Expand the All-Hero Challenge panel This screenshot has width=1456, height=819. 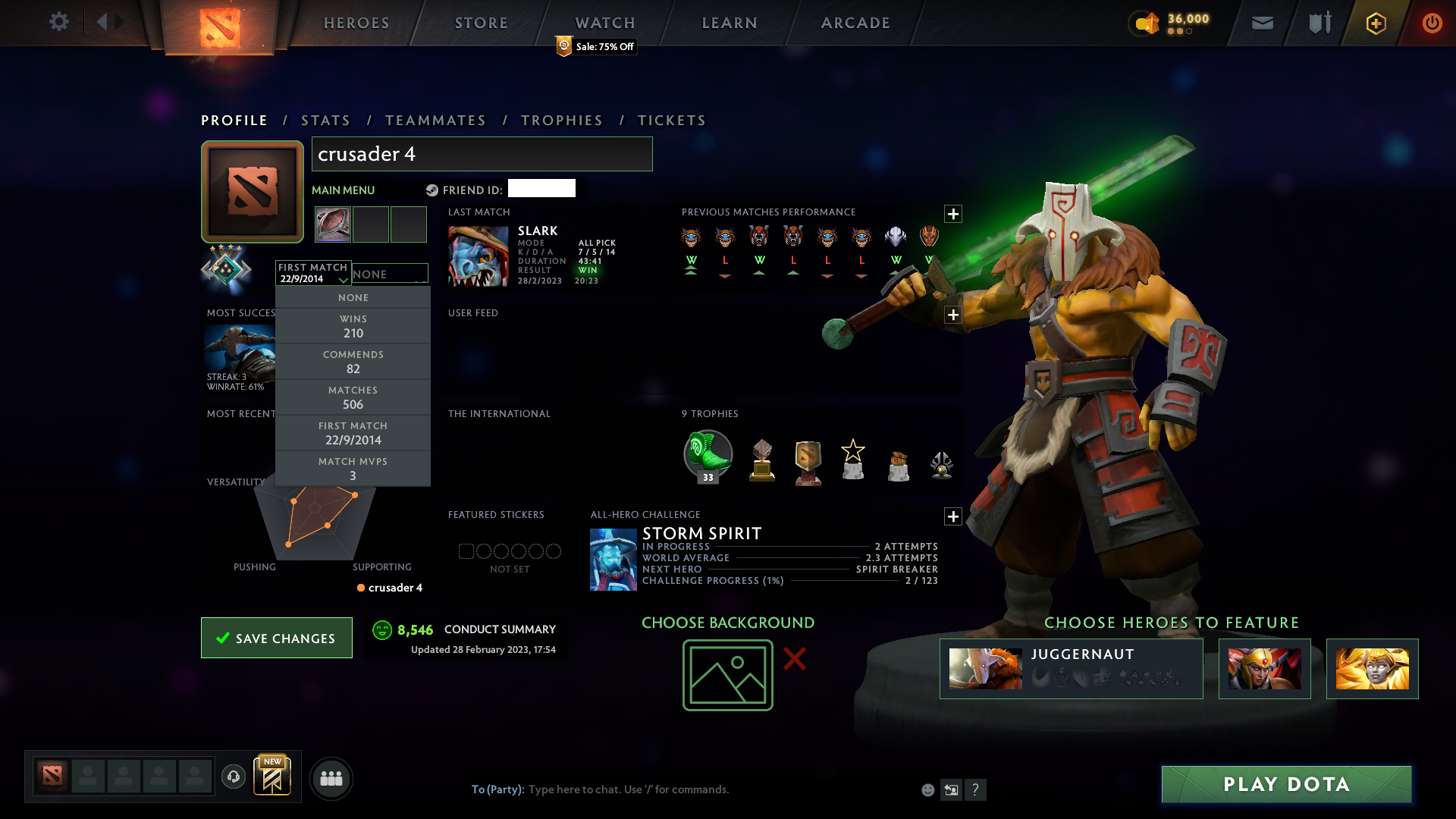[x=953, y=516]
